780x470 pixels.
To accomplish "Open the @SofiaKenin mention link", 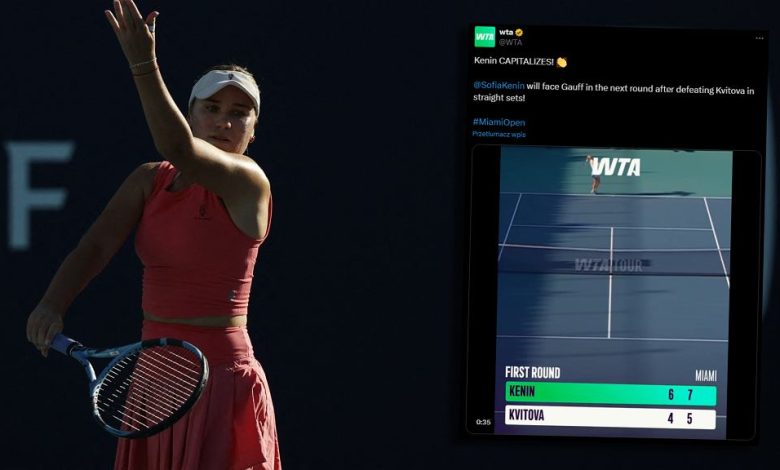I will (x=498, y=86).
